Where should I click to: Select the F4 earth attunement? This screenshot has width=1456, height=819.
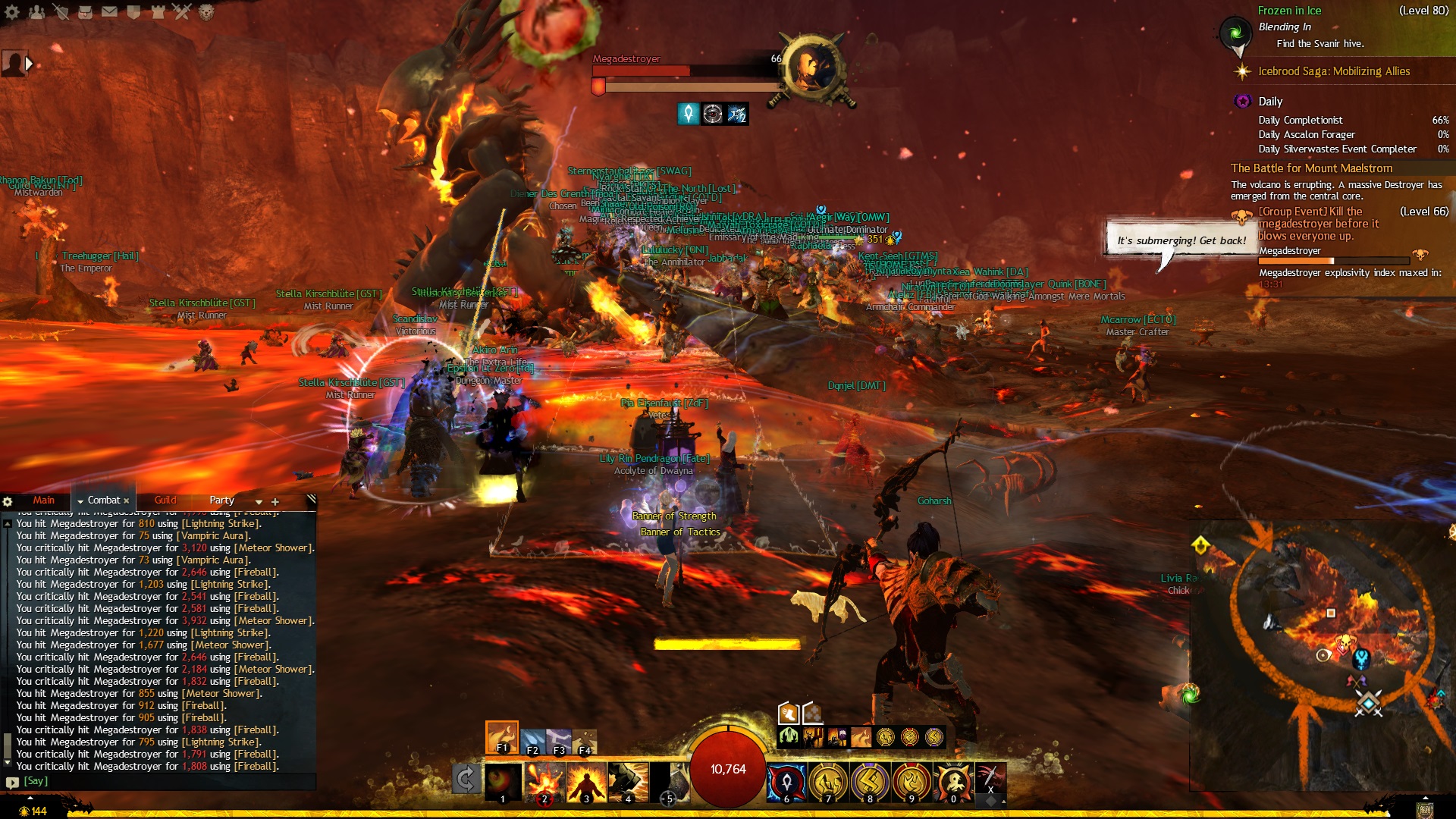[x=585, y=741]
